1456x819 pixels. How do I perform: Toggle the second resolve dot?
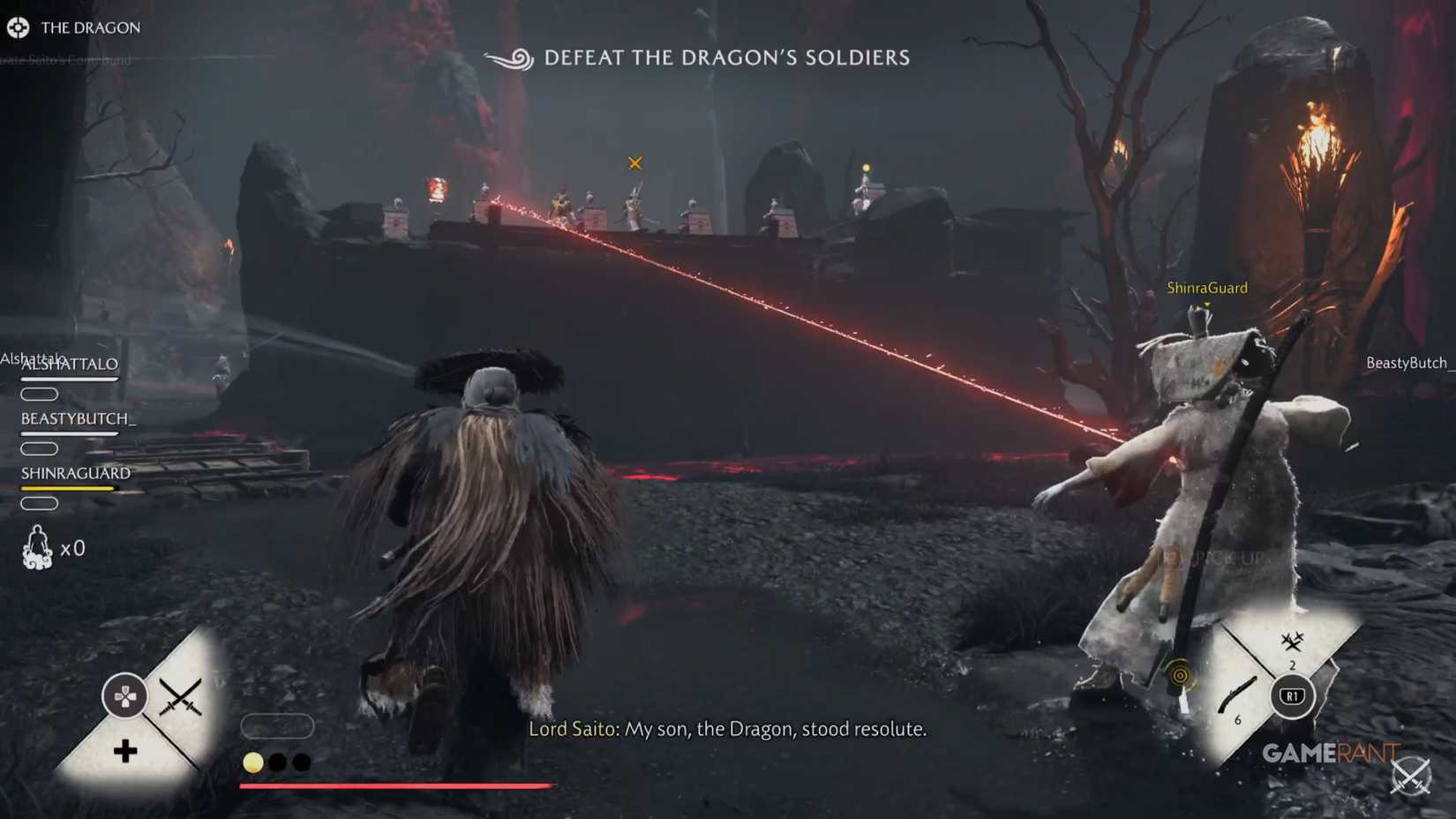278,762
